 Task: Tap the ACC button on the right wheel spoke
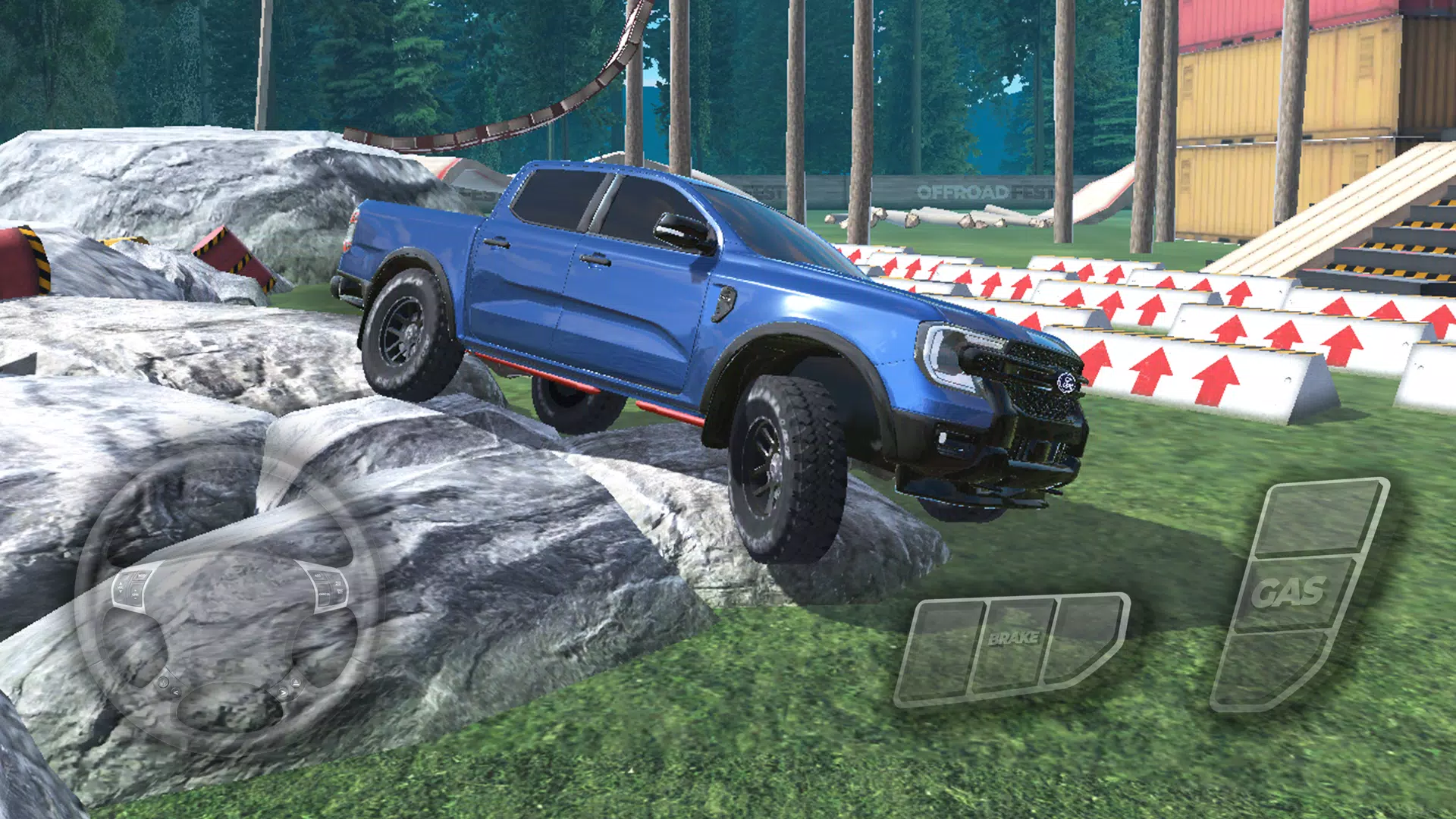(317, 575)
